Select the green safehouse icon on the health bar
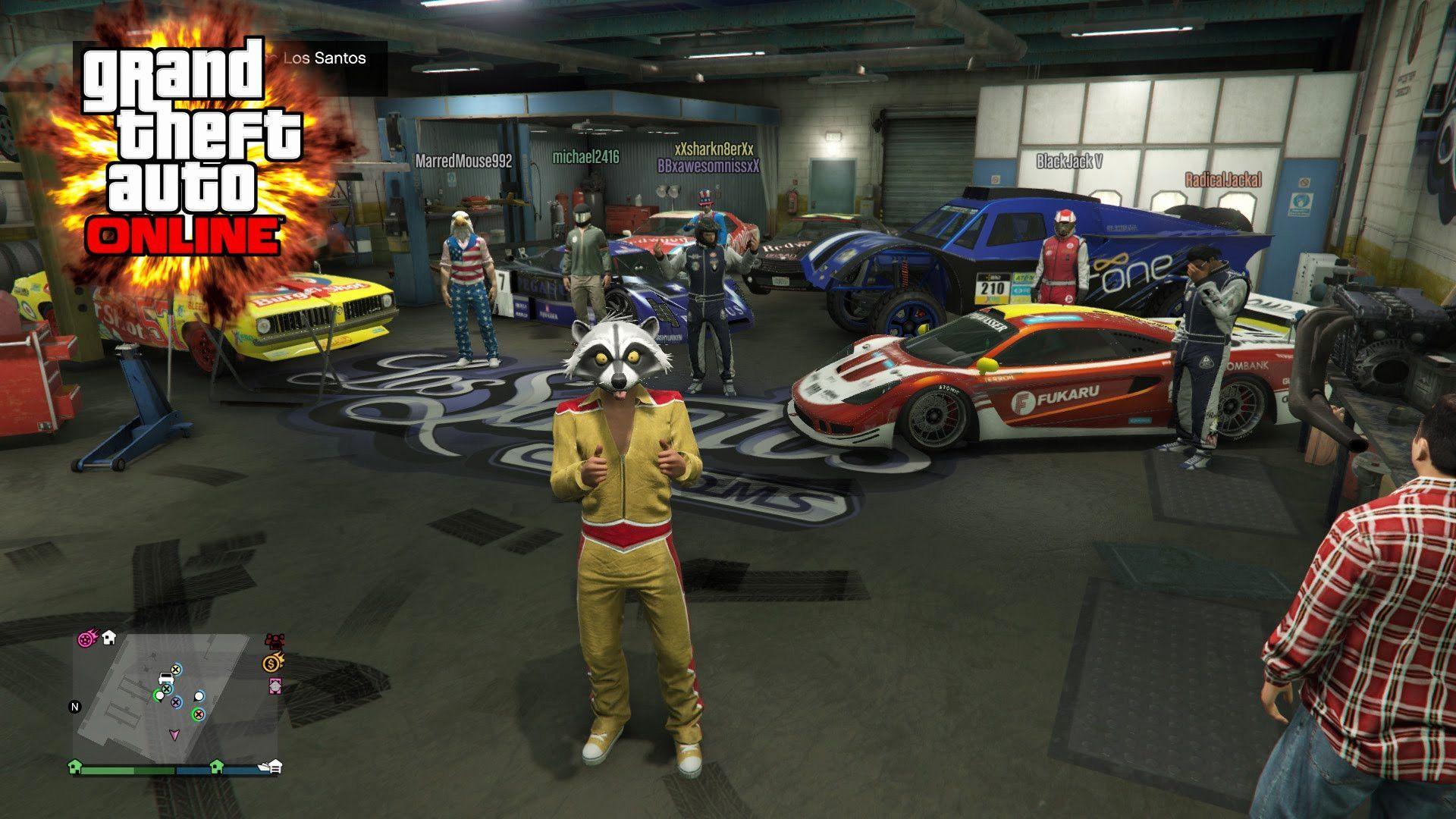 point(75,768)
